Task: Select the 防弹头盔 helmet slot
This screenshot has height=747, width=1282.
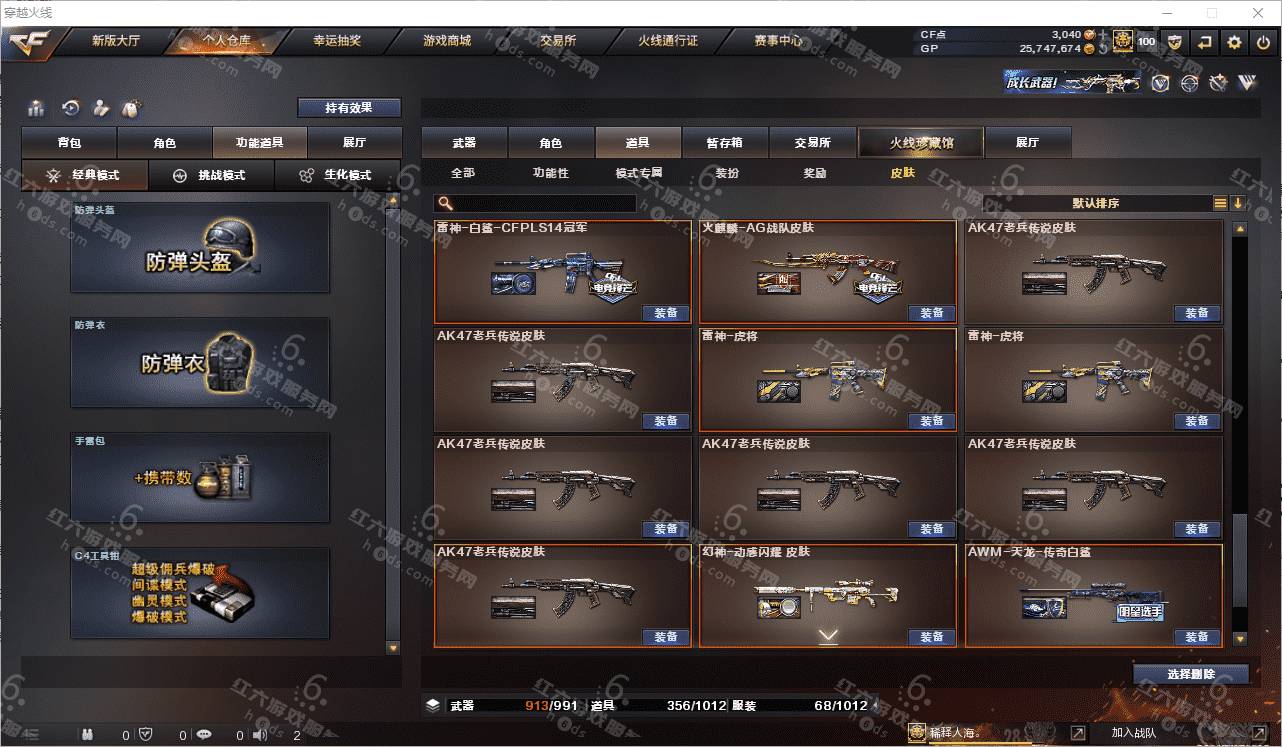Action: click(200, 248)
